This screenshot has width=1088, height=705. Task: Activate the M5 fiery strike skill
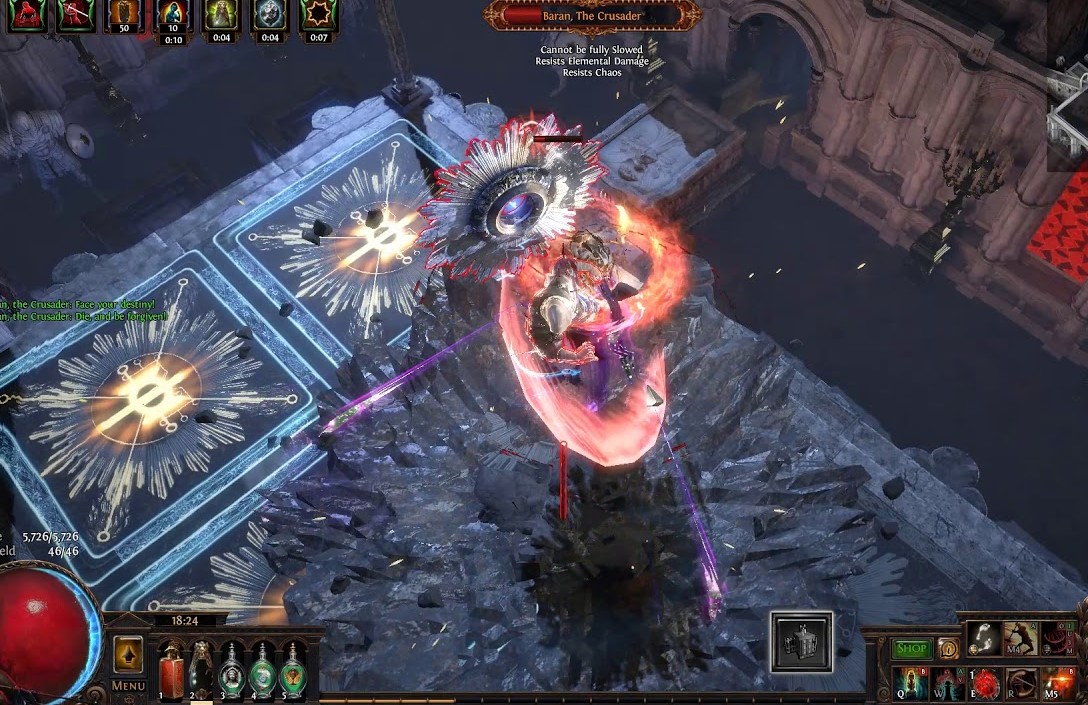1058,684
